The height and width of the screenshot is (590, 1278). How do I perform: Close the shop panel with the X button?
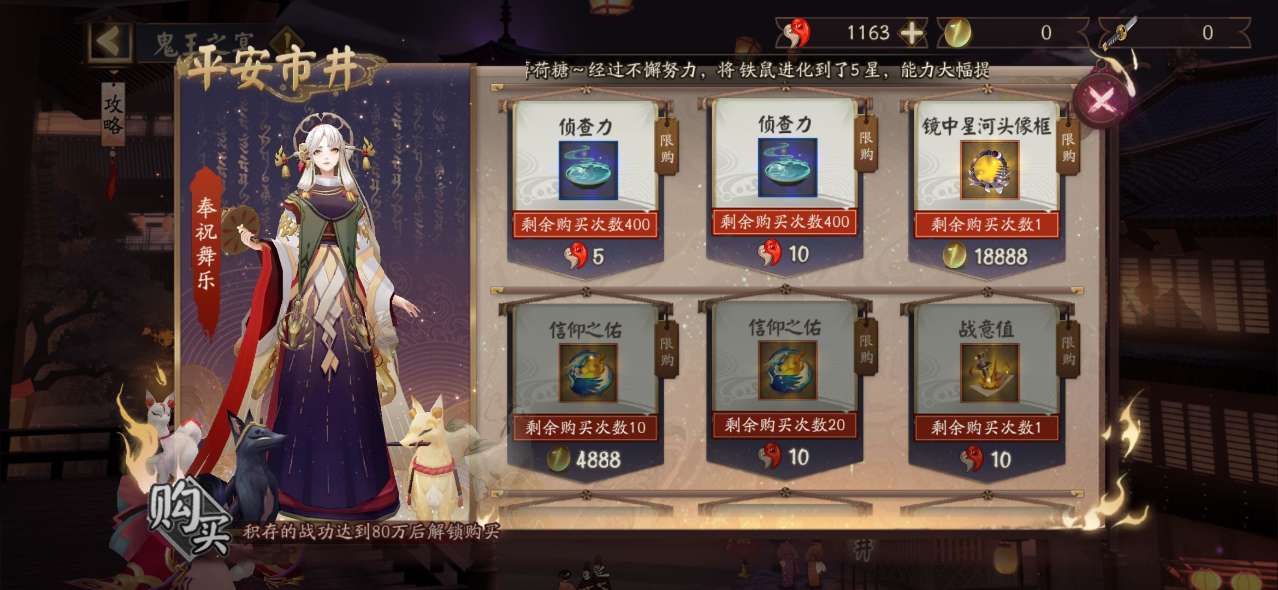coord(1101,100)
